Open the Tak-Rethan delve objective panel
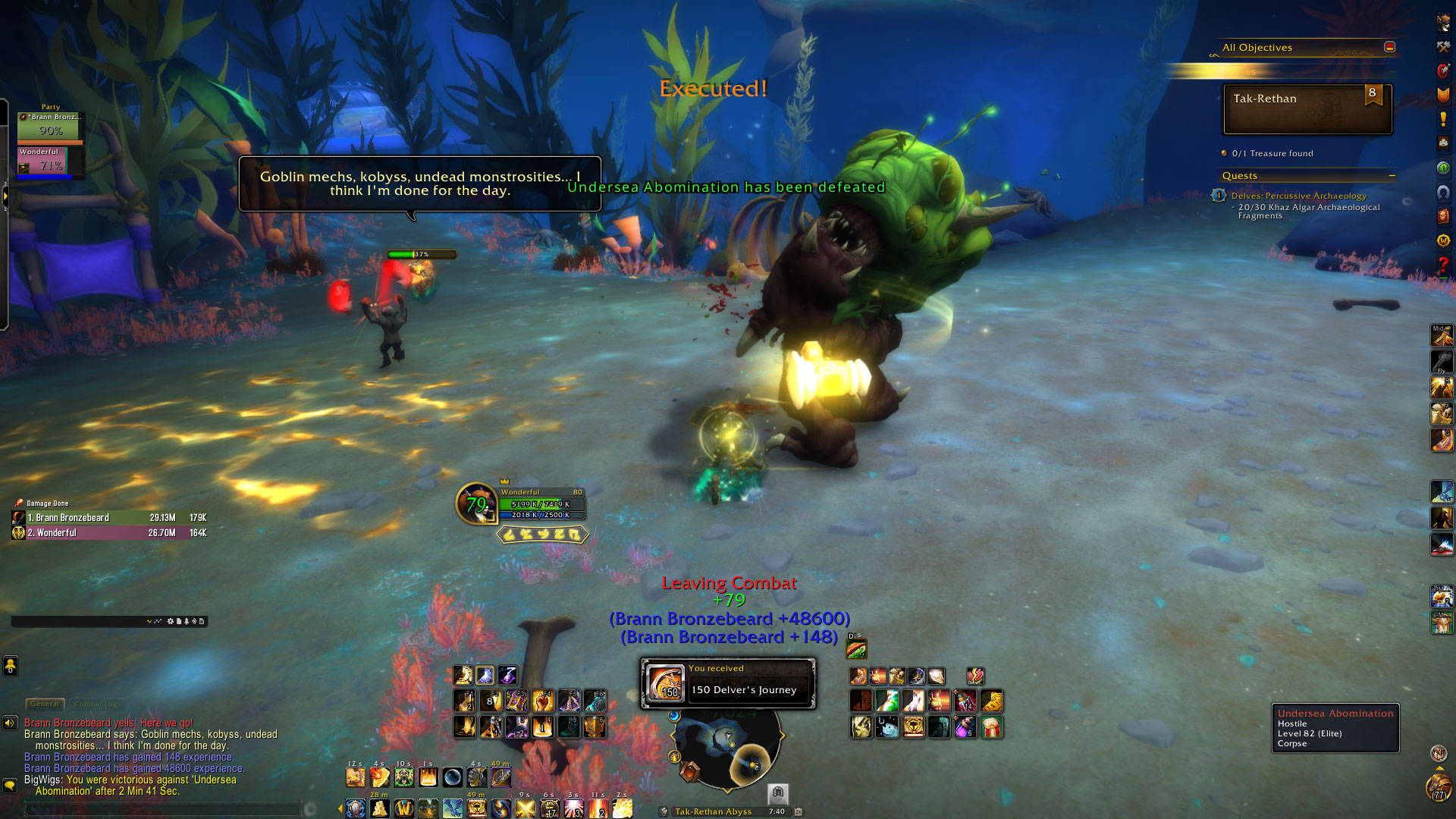1456x819 pixels. [x=1307, y=108]
